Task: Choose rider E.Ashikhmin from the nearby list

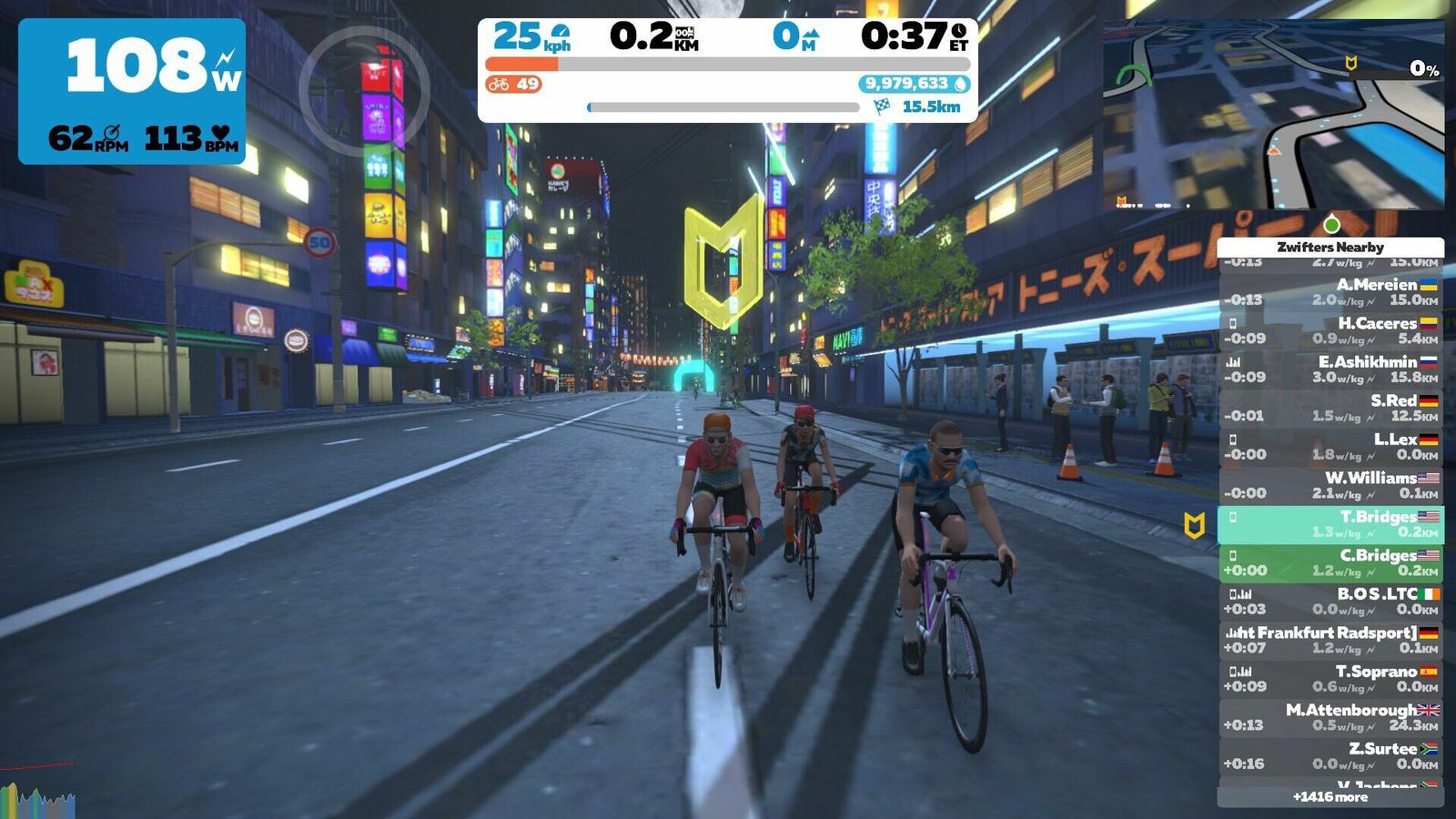Action: (x=1330, y=369)
